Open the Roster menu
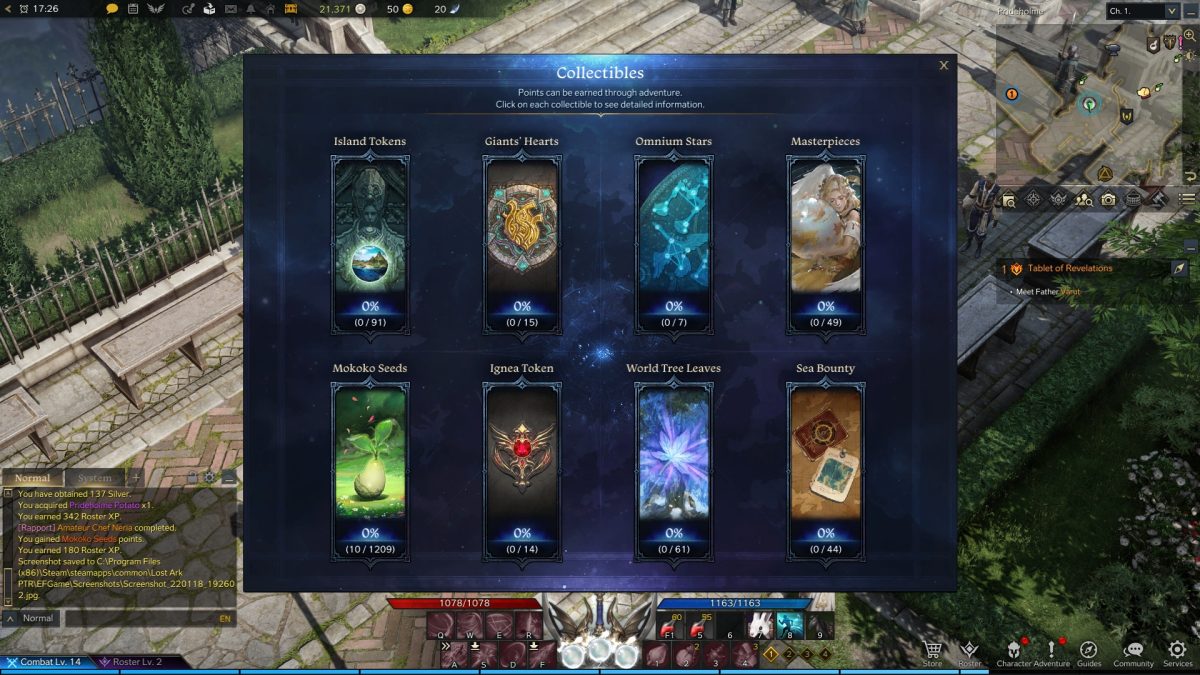This screenshot has width=1200, height=675. pyautogui.click(x=969, y=652)
